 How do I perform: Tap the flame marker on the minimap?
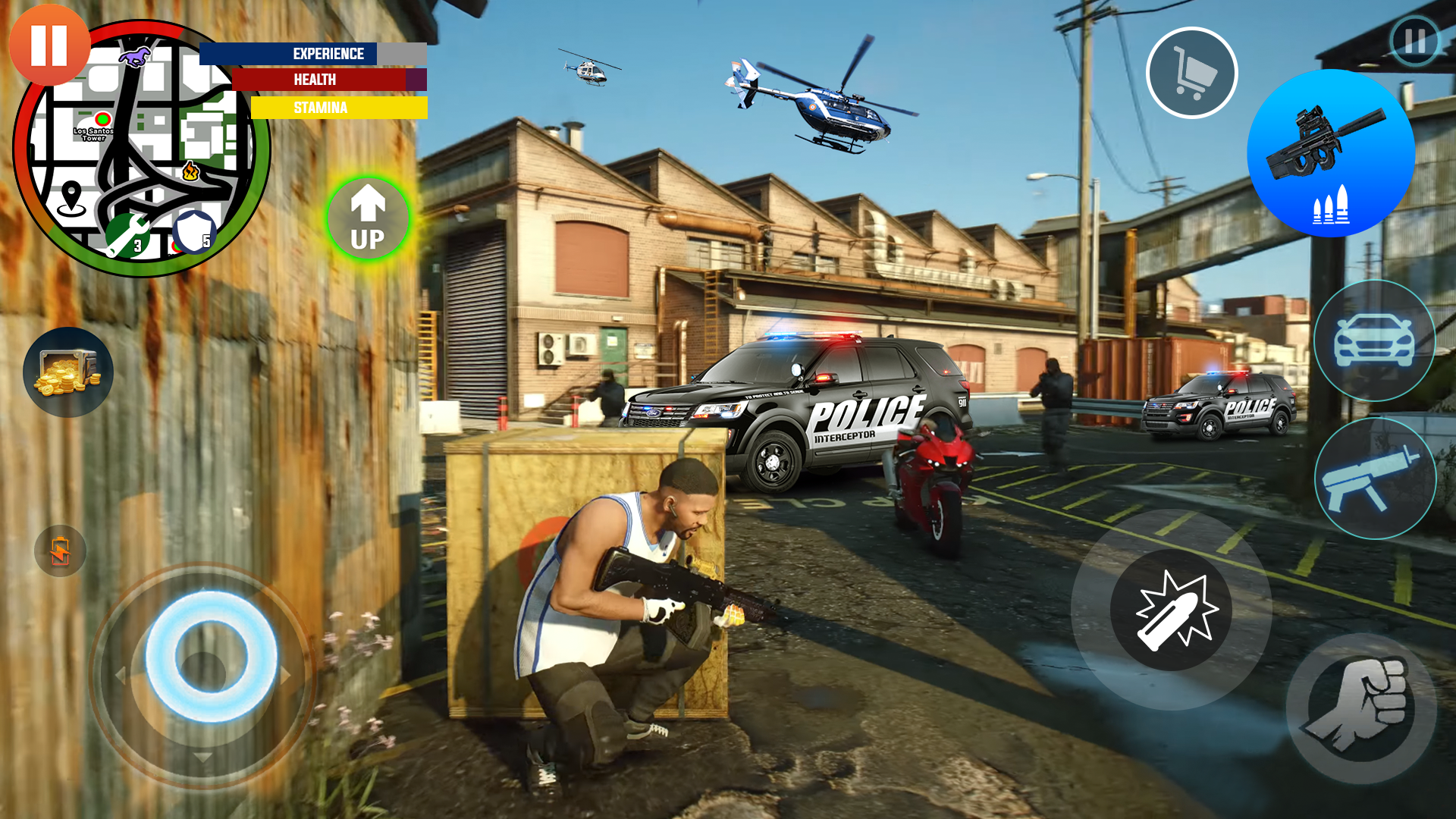(190, 173)
